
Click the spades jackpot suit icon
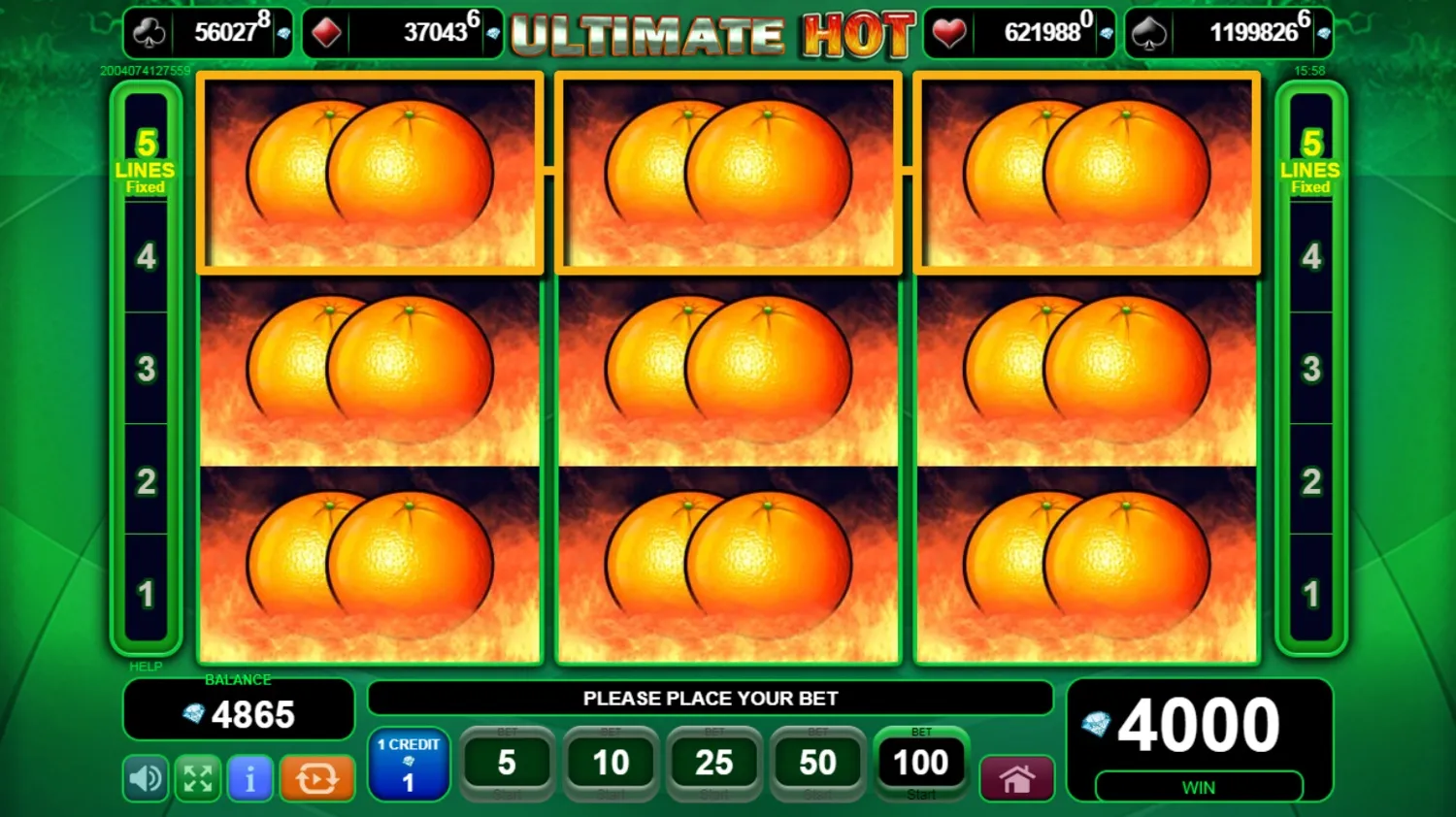click(1150, 30)
